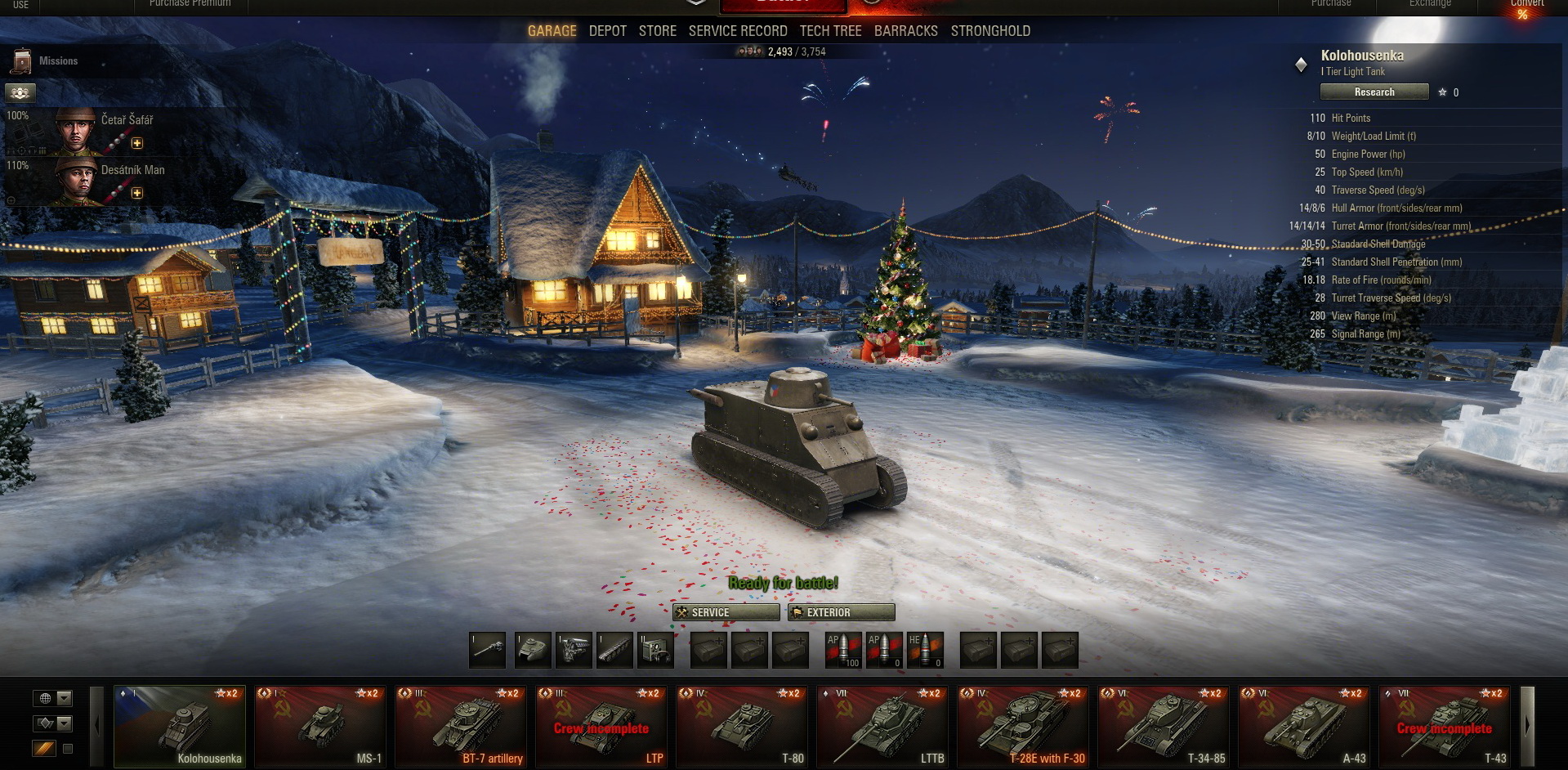Open the Depot tab
Screen dimensions: 1568x770
point(607,31)
